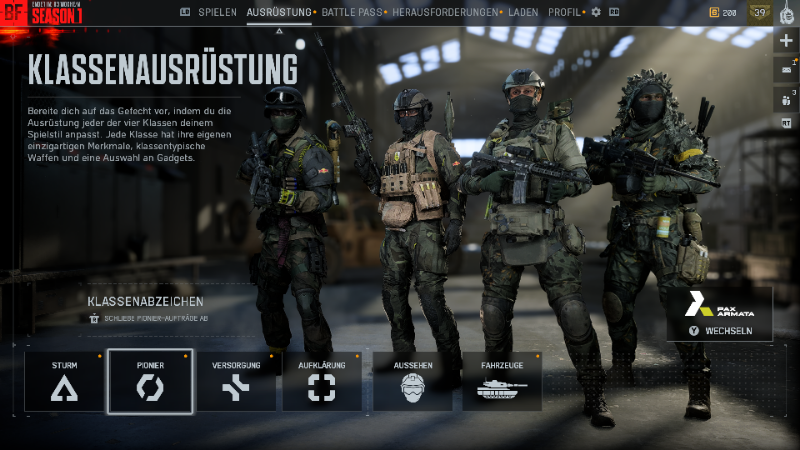The height and width of the screenshot is (450, 800).
Task: Go to the Laden store tab
Action: coord(523,12)
